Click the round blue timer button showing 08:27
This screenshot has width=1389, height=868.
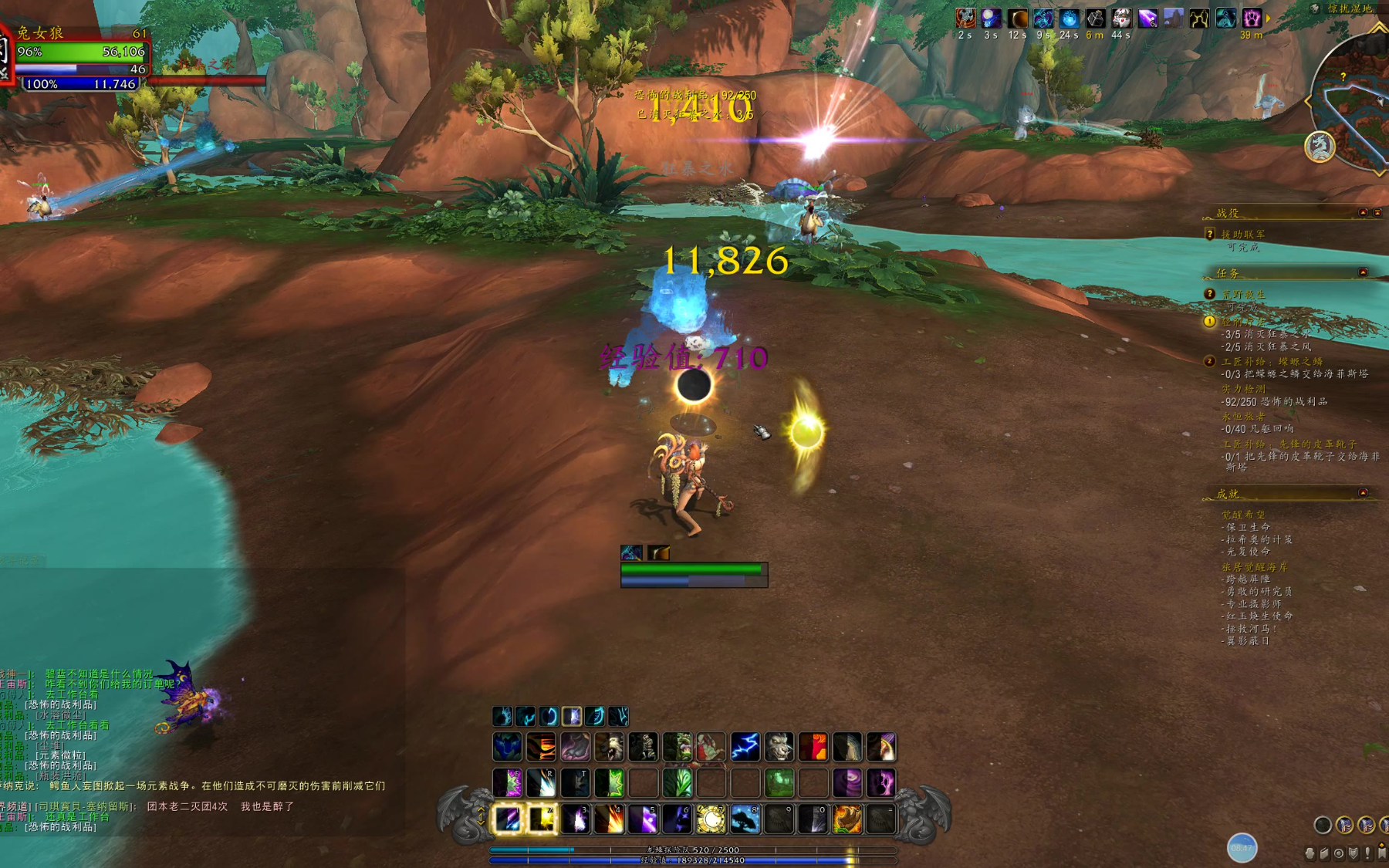pos(1242,847)
